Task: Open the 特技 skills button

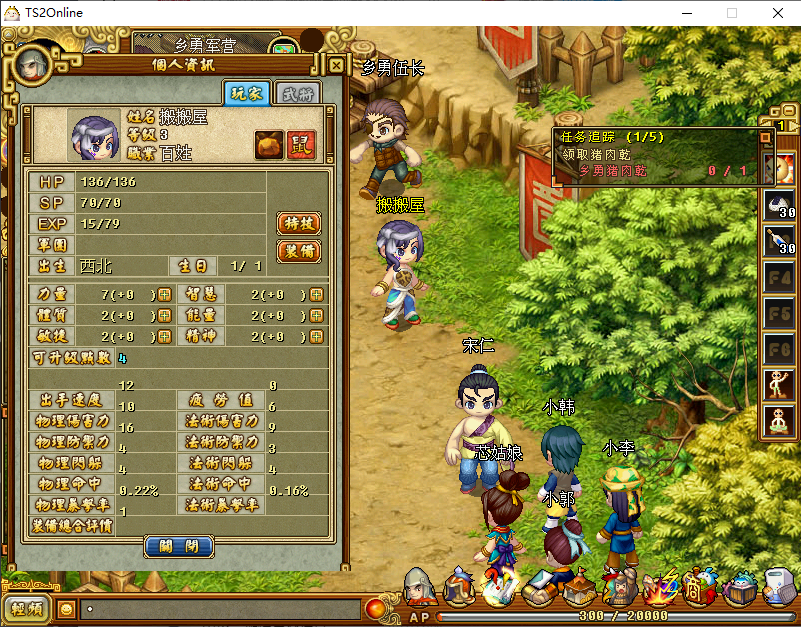Action: pyautogui.click(x=298, y=223)
